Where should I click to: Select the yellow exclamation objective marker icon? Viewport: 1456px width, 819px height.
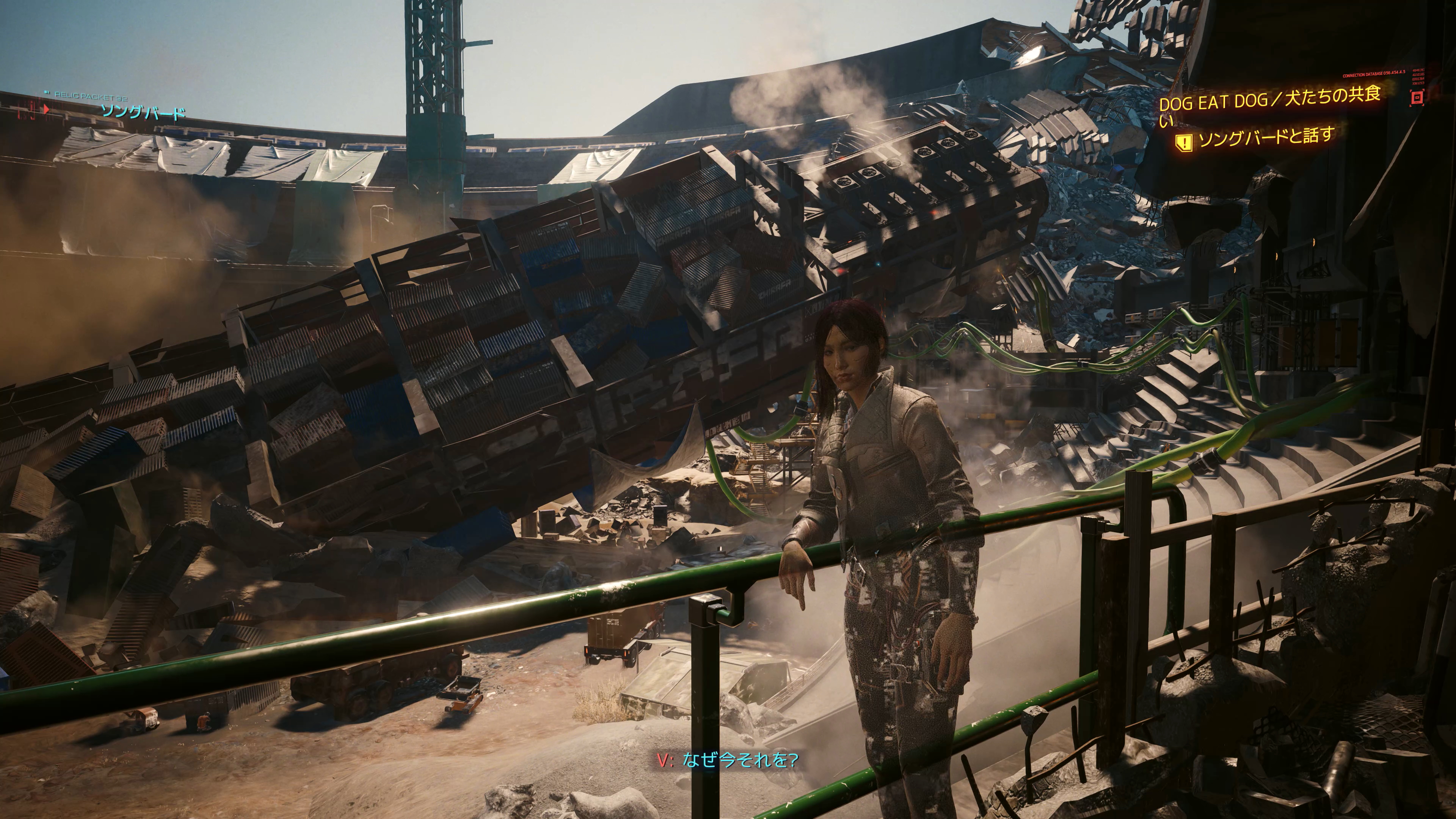pos(1183,142)
